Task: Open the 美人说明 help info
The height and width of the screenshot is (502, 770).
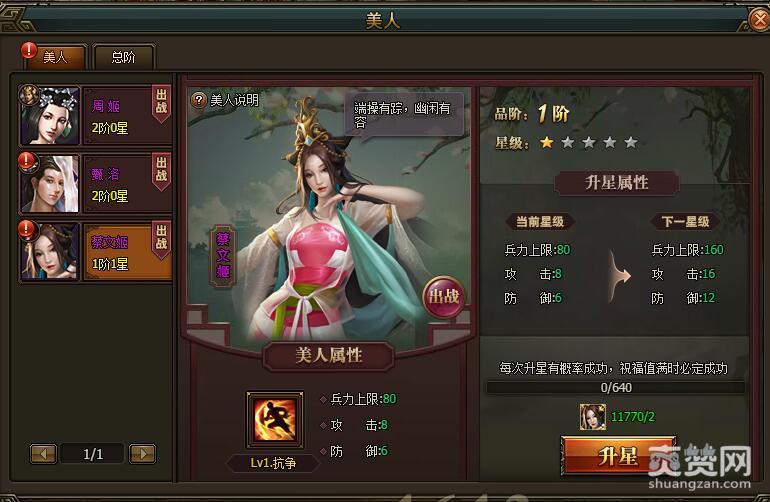Action: (x=226, y=100)
